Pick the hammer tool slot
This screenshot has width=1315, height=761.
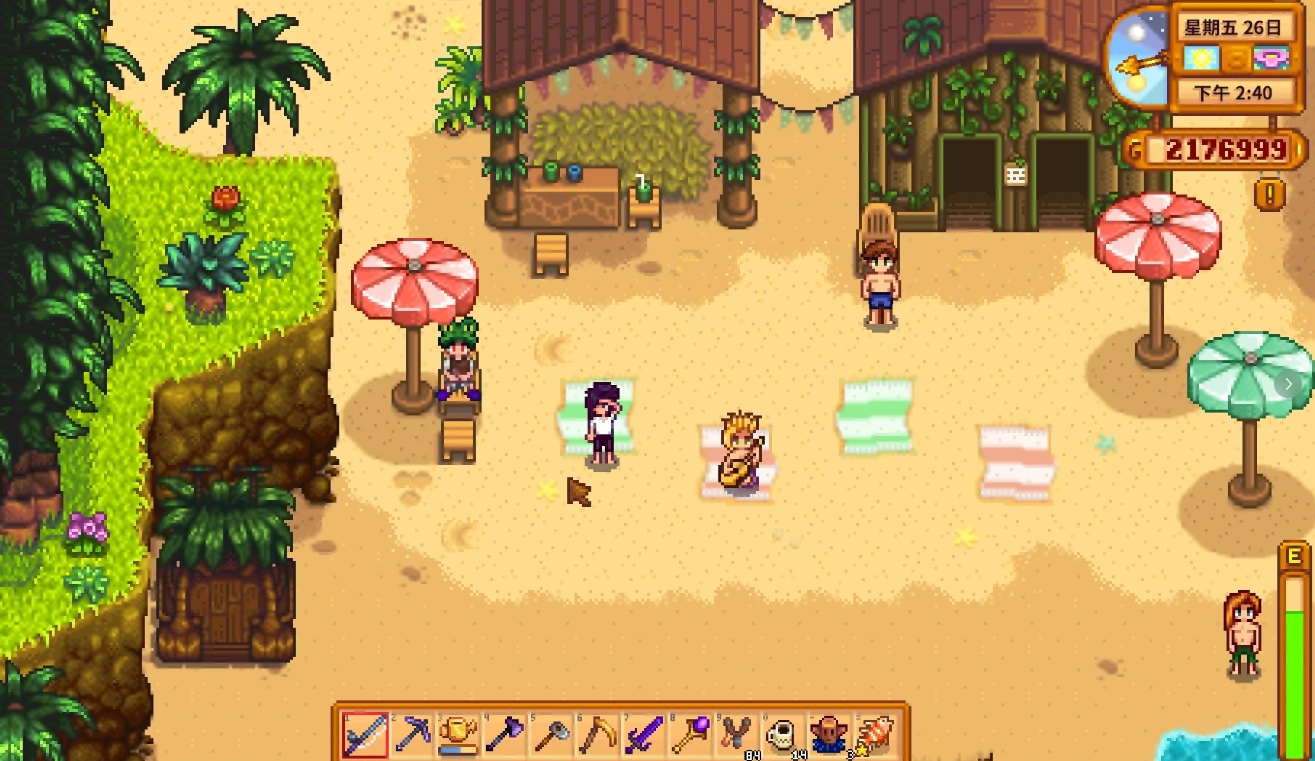pos(552,735)
